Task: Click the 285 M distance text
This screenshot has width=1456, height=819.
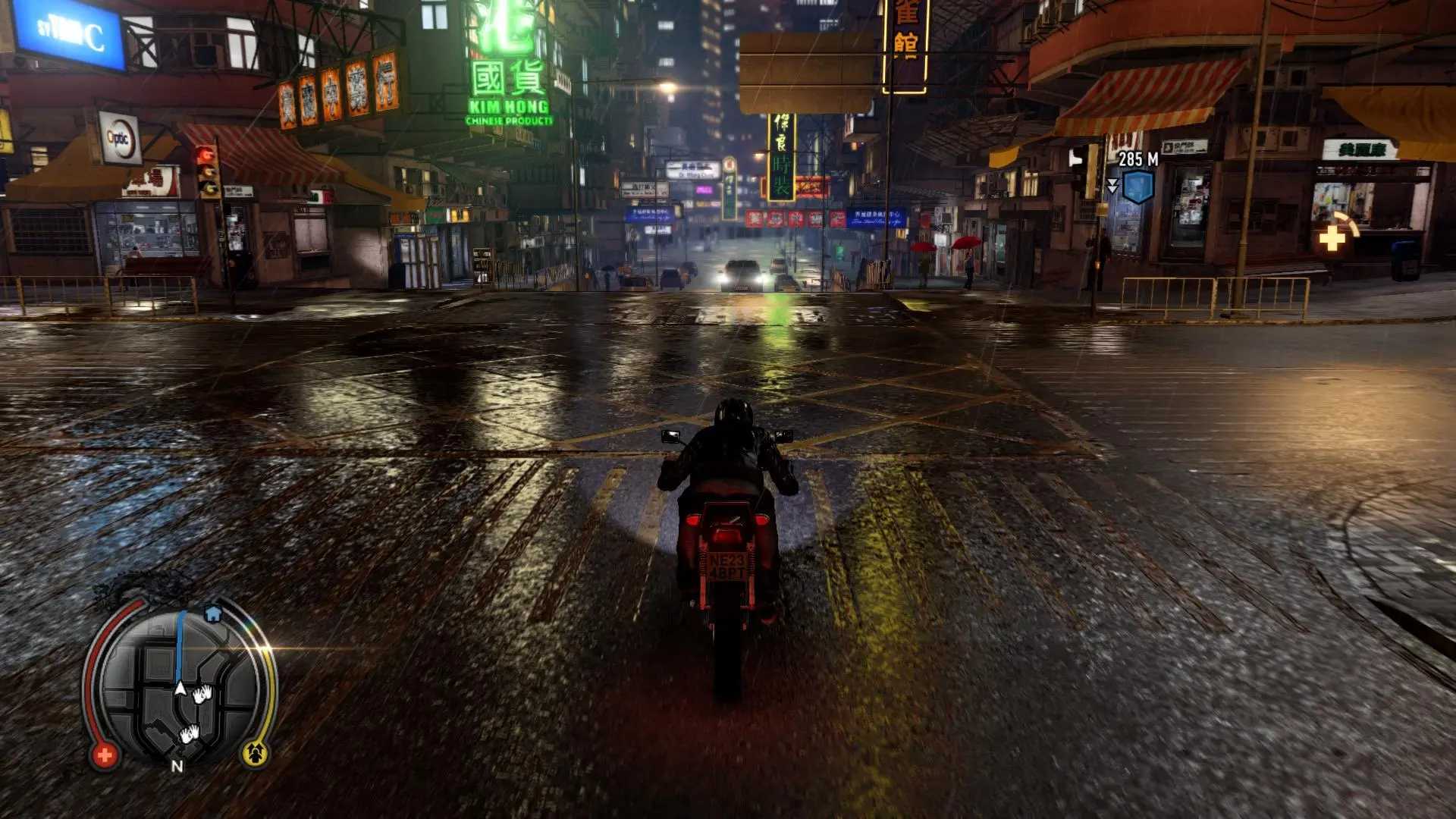Action: click(x=1137, y=159)
